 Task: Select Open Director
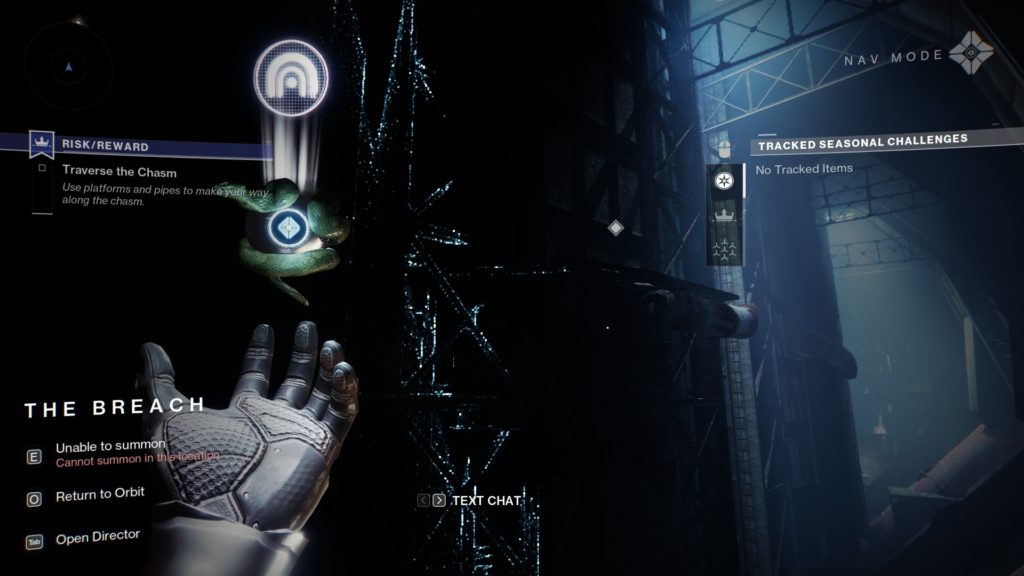[98, 537]
